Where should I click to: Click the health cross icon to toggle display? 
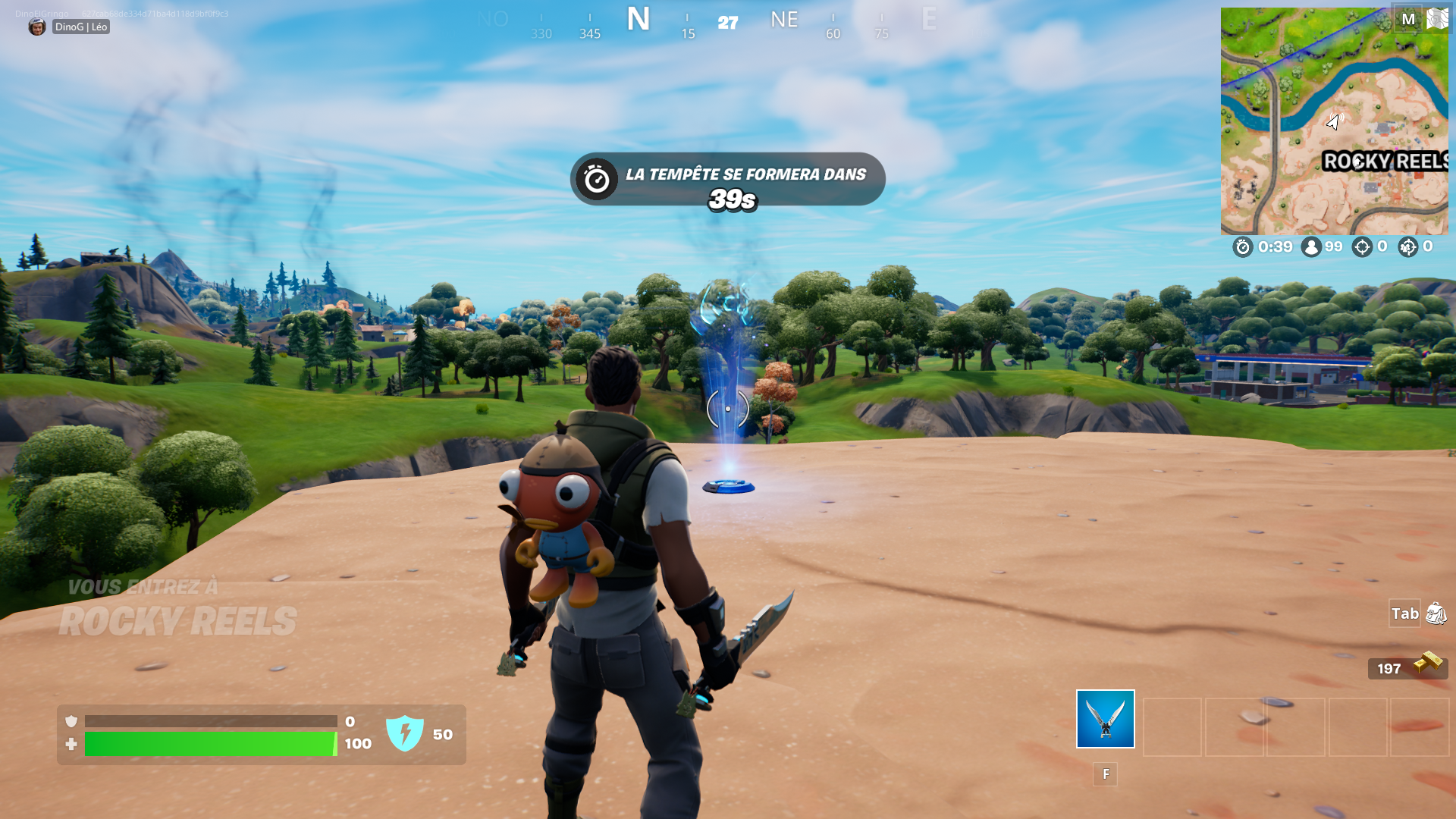(x=71, y=744)
